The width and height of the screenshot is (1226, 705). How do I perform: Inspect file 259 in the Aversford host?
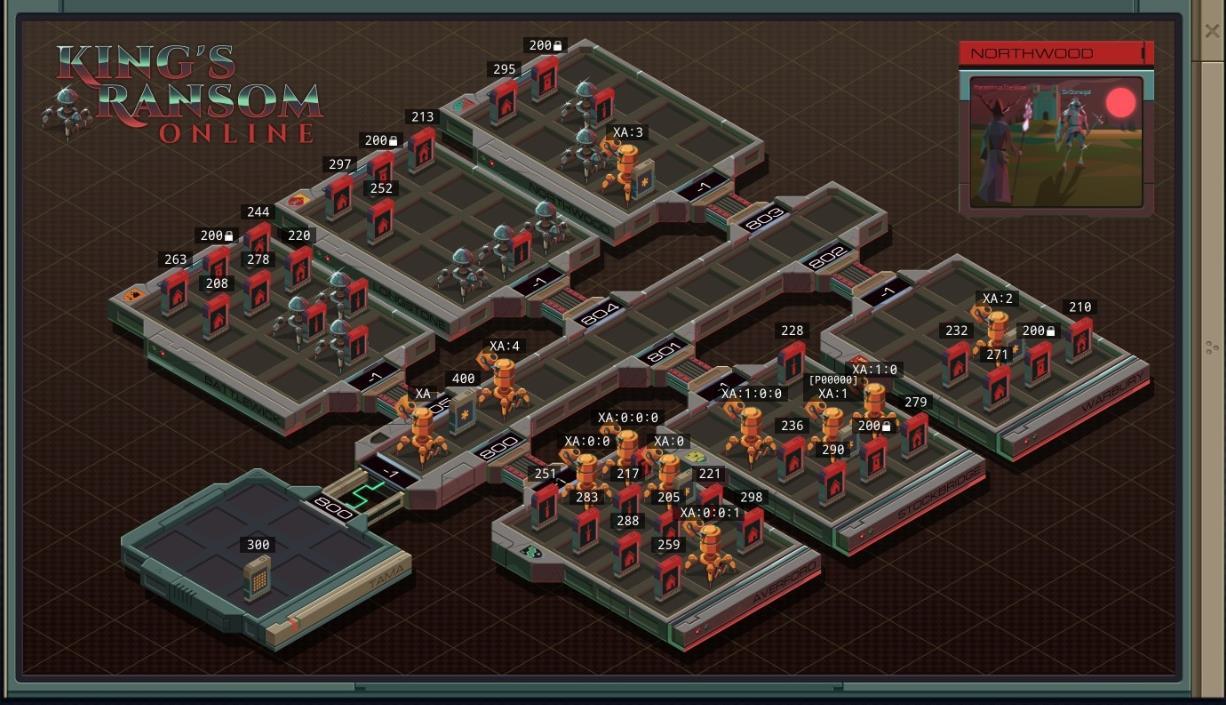(x=669, y=576)
